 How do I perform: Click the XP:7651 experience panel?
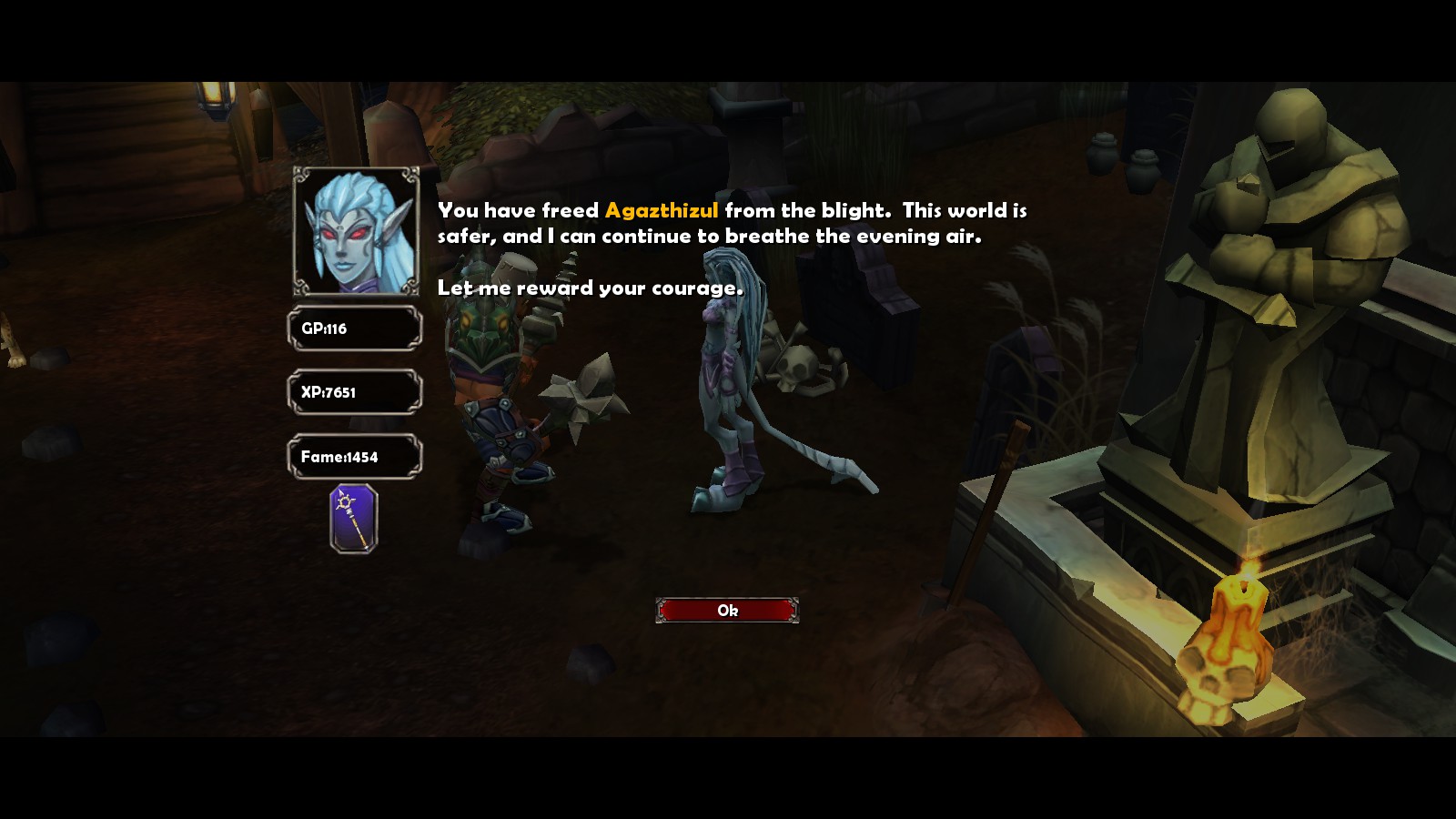(355, 391)
